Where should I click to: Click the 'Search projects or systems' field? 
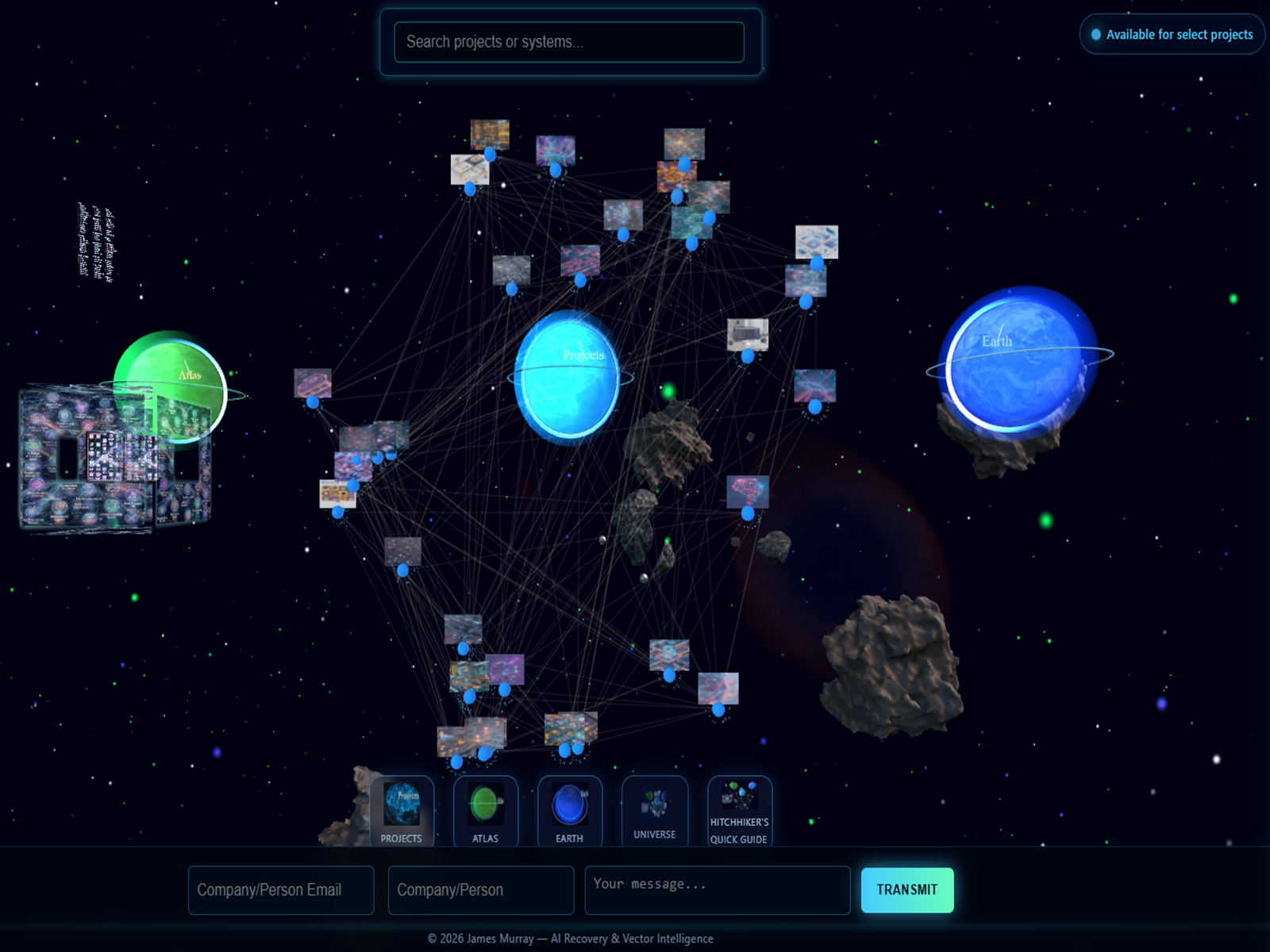[x=568, y=43]
